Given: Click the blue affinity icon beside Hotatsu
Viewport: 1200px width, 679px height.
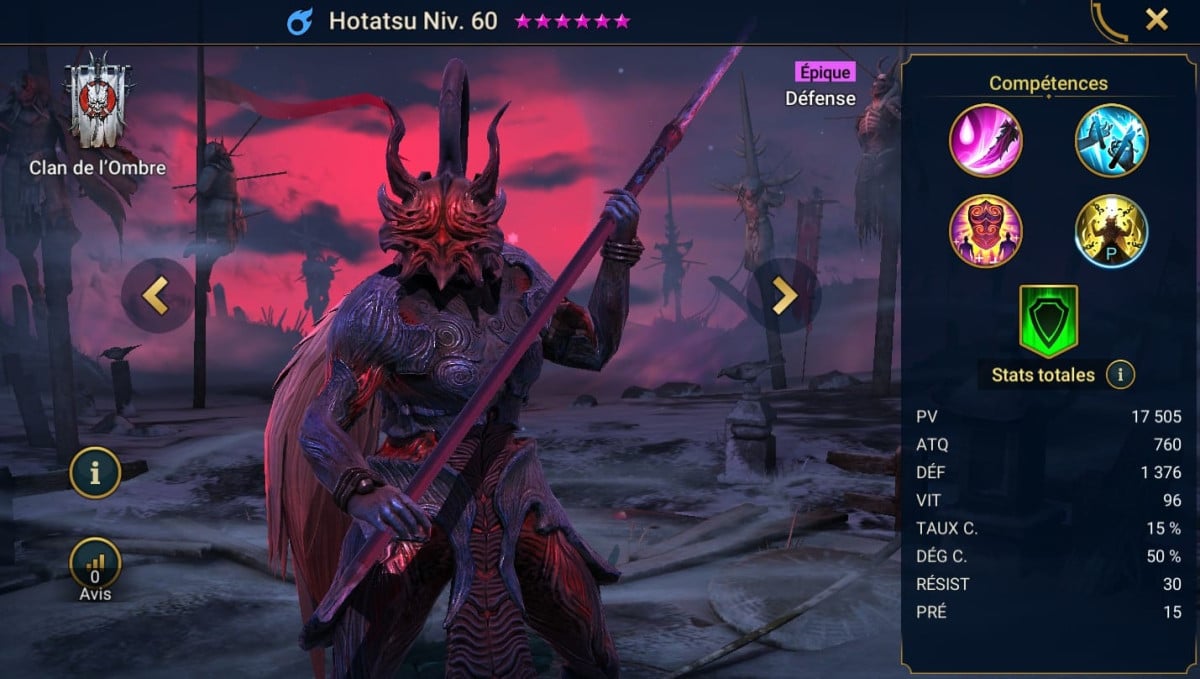Looking at the screenshot, I should click(x=300, y=21).
